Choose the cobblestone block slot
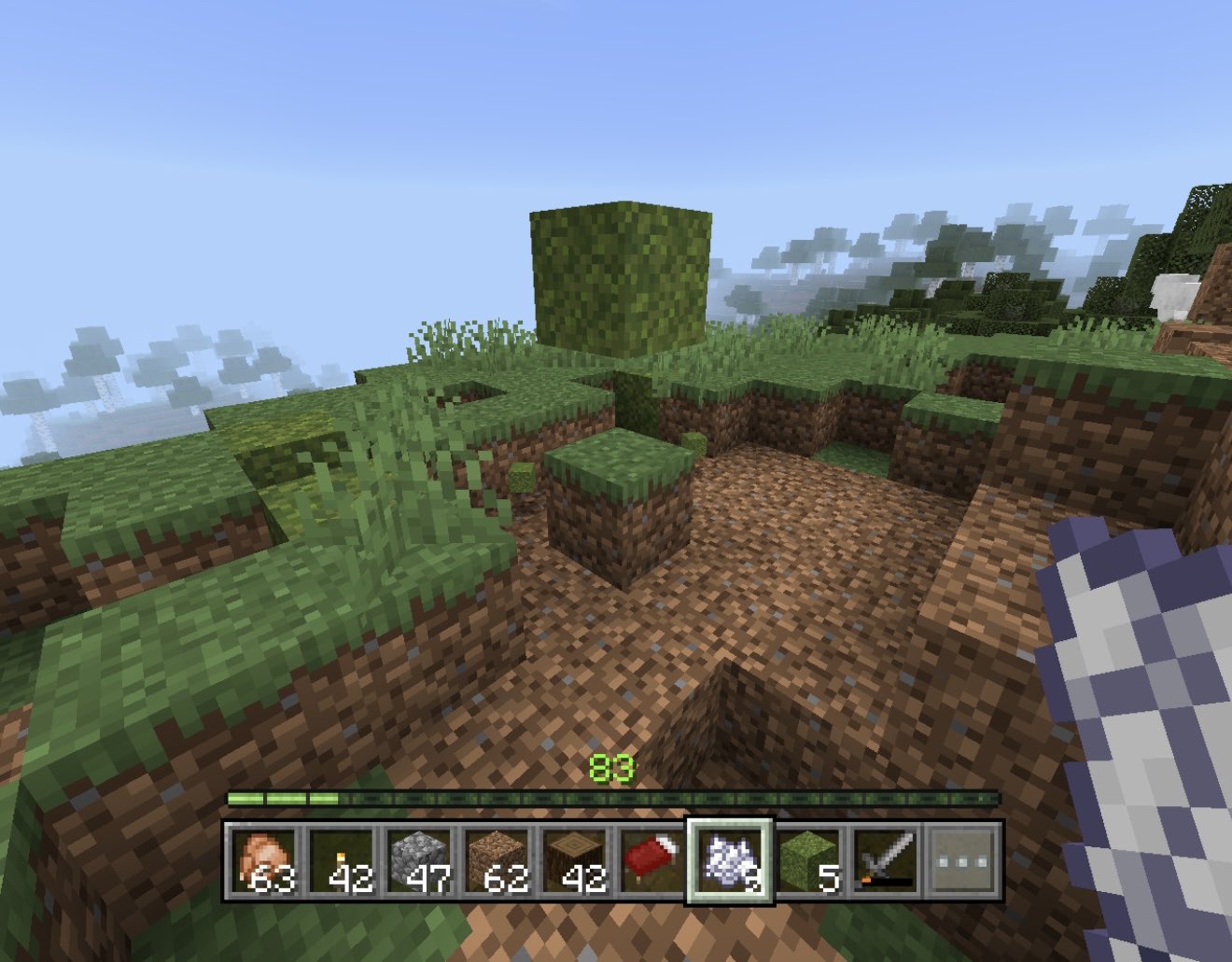The height and width of the screenshot is (962, 1232). 418,861
